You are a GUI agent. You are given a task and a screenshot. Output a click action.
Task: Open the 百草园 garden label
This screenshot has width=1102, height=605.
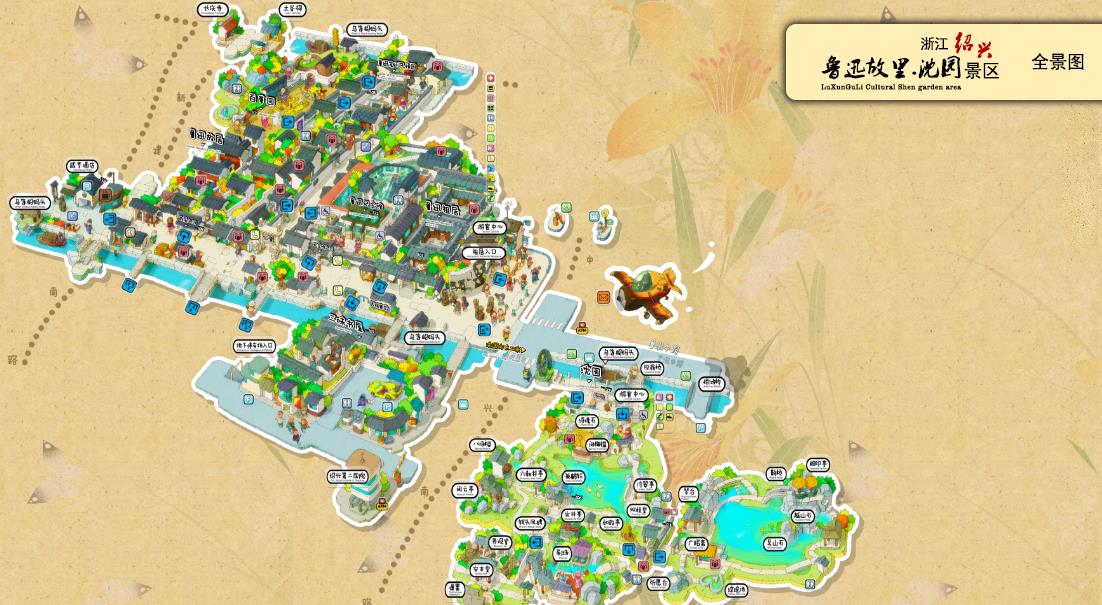point(261,100)
